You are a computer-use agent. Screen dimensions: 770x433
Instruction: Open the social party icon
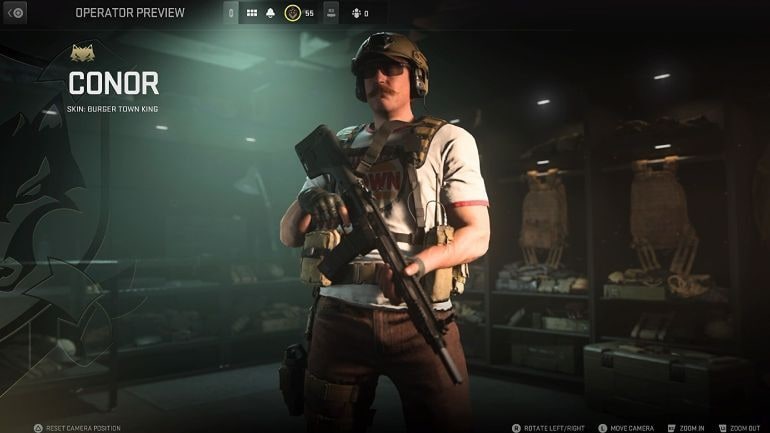coord(355,13)
